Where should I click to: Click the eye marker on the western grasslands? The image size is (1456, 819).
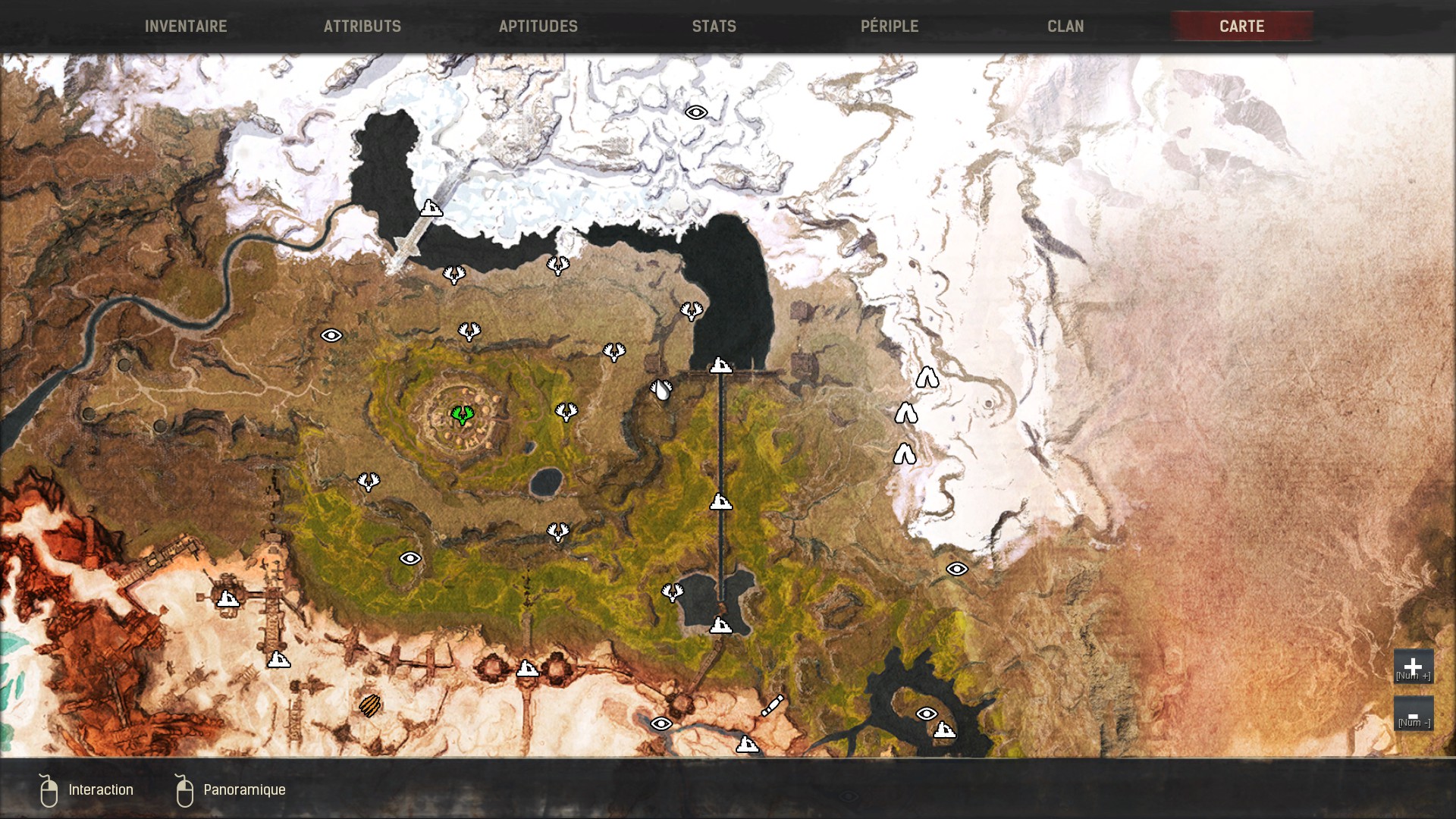331,334
